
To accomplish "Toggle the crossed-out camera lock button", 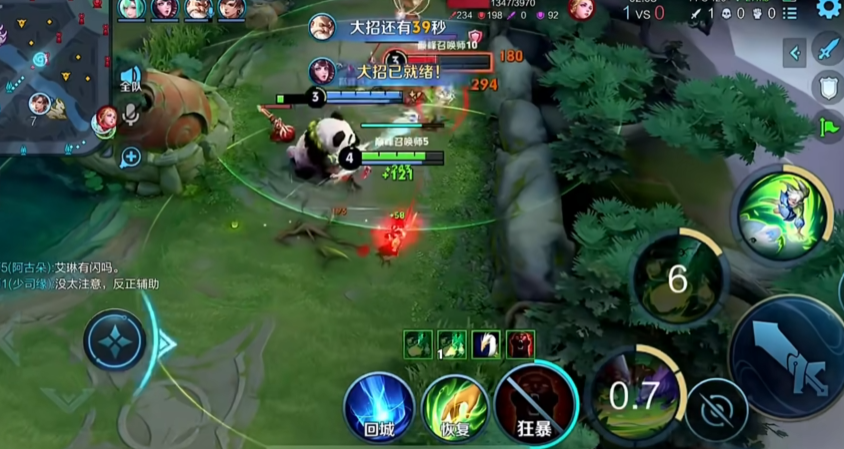I will pos(716,410).
